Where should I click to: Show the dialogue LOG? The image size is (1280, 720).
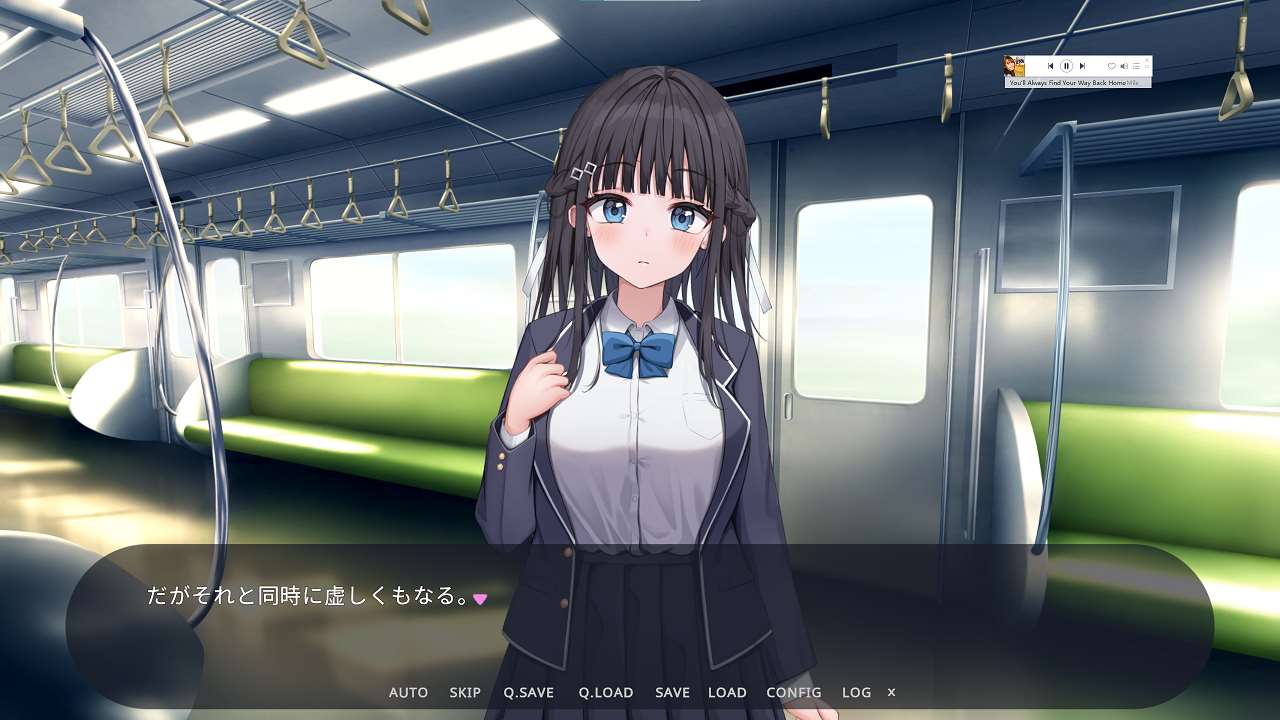(x=856, y=692)
